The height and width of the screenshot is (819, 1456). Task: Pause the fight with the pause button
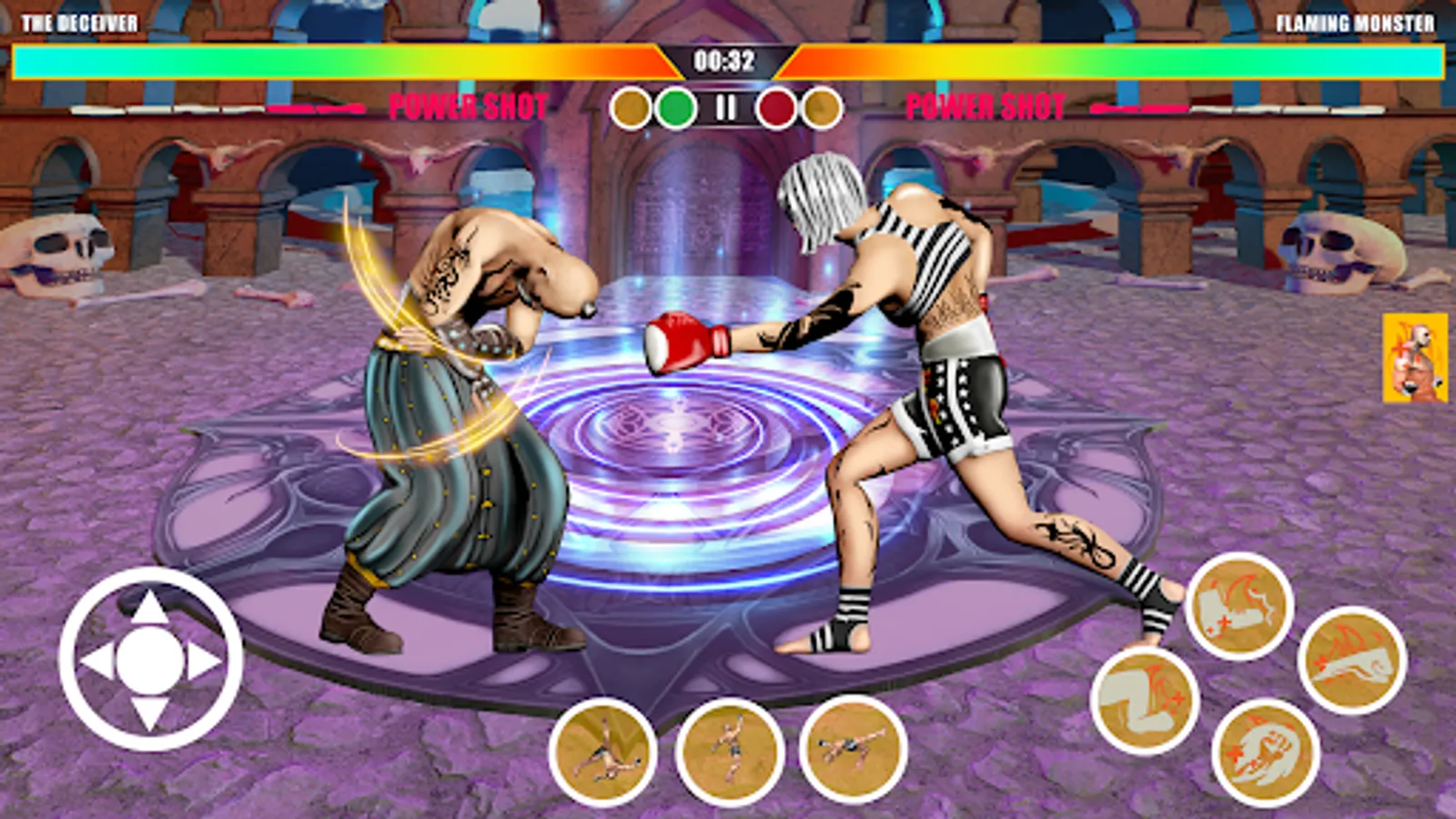(x=725, y=108)
